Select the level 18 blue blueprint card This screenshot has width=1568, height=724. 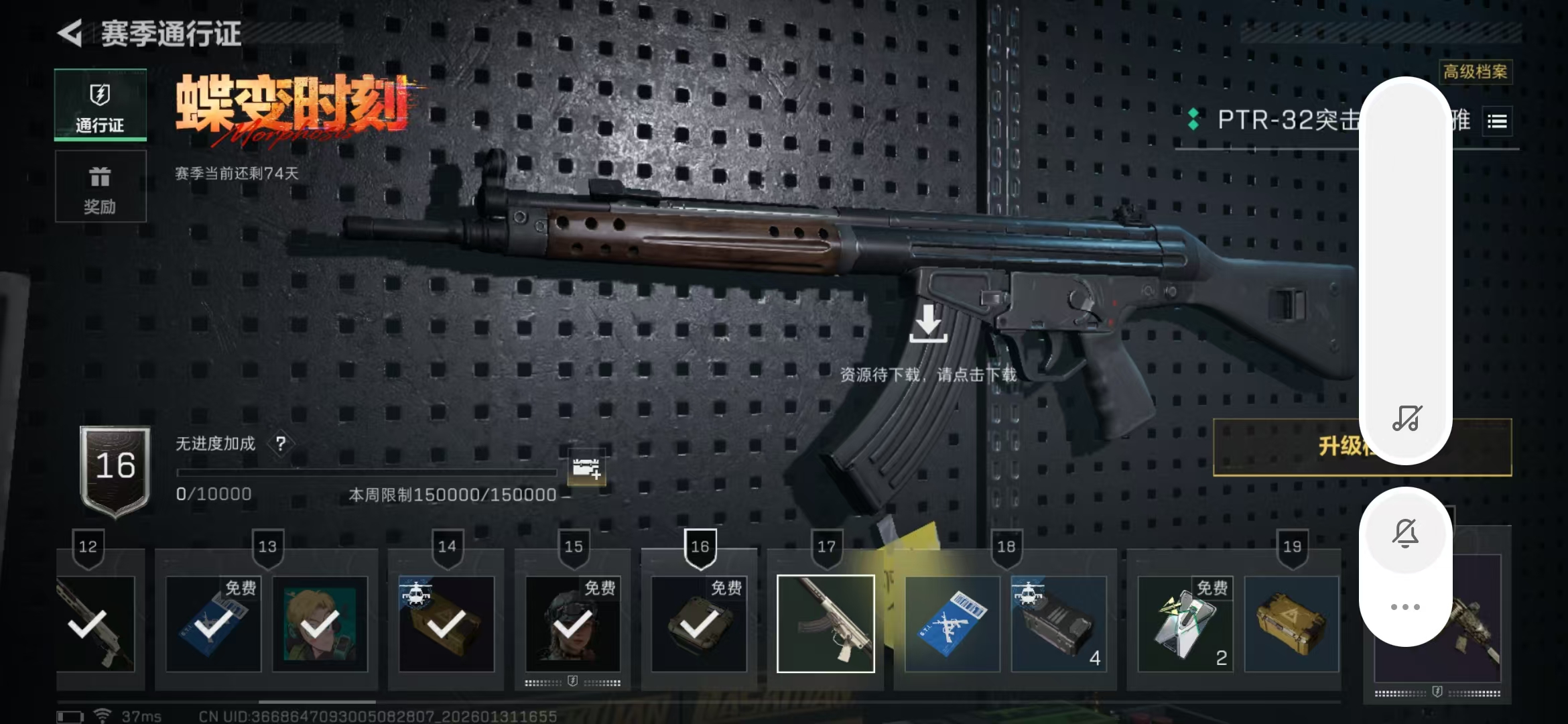click(952, 623)
